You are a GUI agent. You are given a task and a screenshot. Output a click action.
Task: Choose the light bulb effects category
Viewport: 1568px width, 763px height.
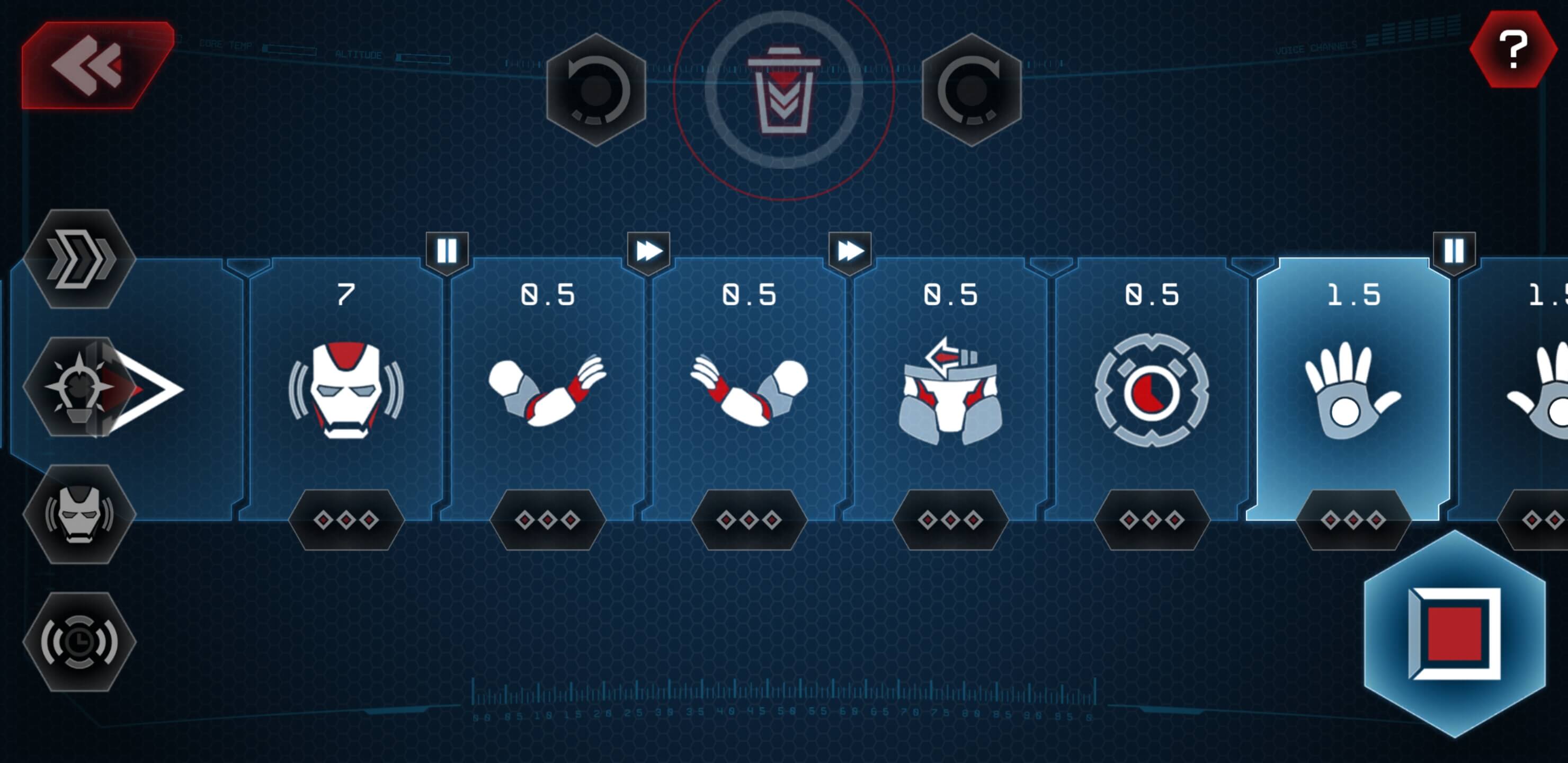pos(78,387)
